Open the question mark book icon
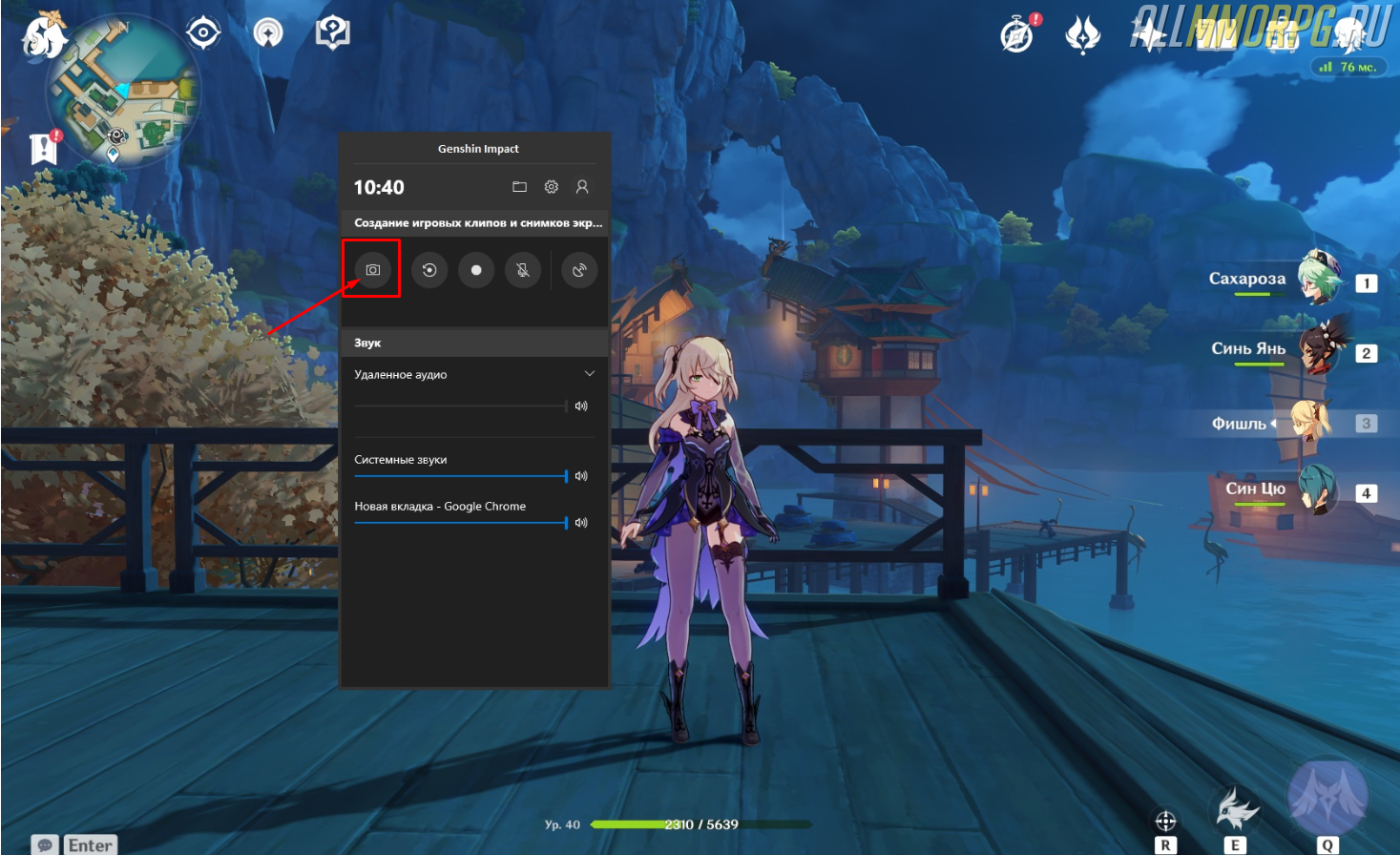The image size is (1400, 855). point(332,33)
